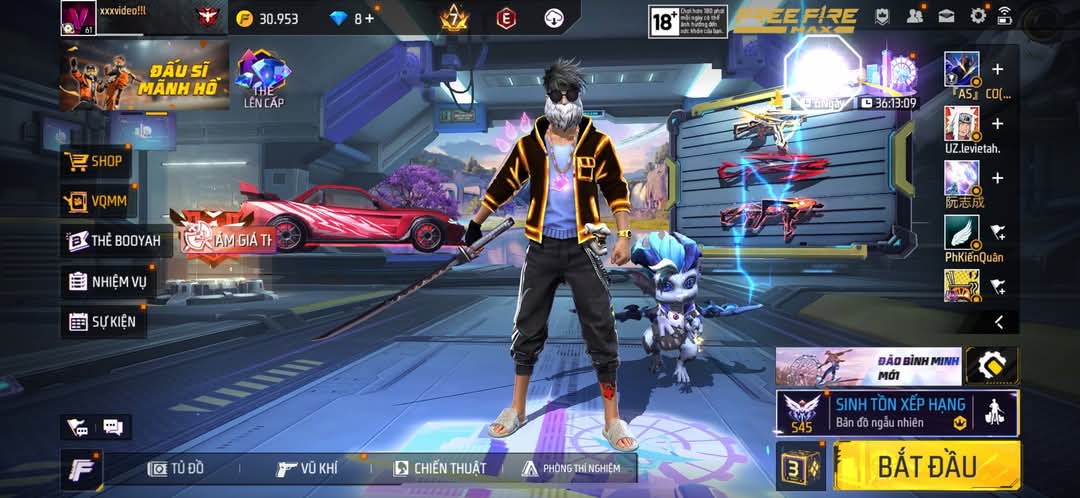Open the CHIẾN THUẬT tactics tab
Image resolution: width=1080 pixels, height=498 pixels.
pos(440,468)
